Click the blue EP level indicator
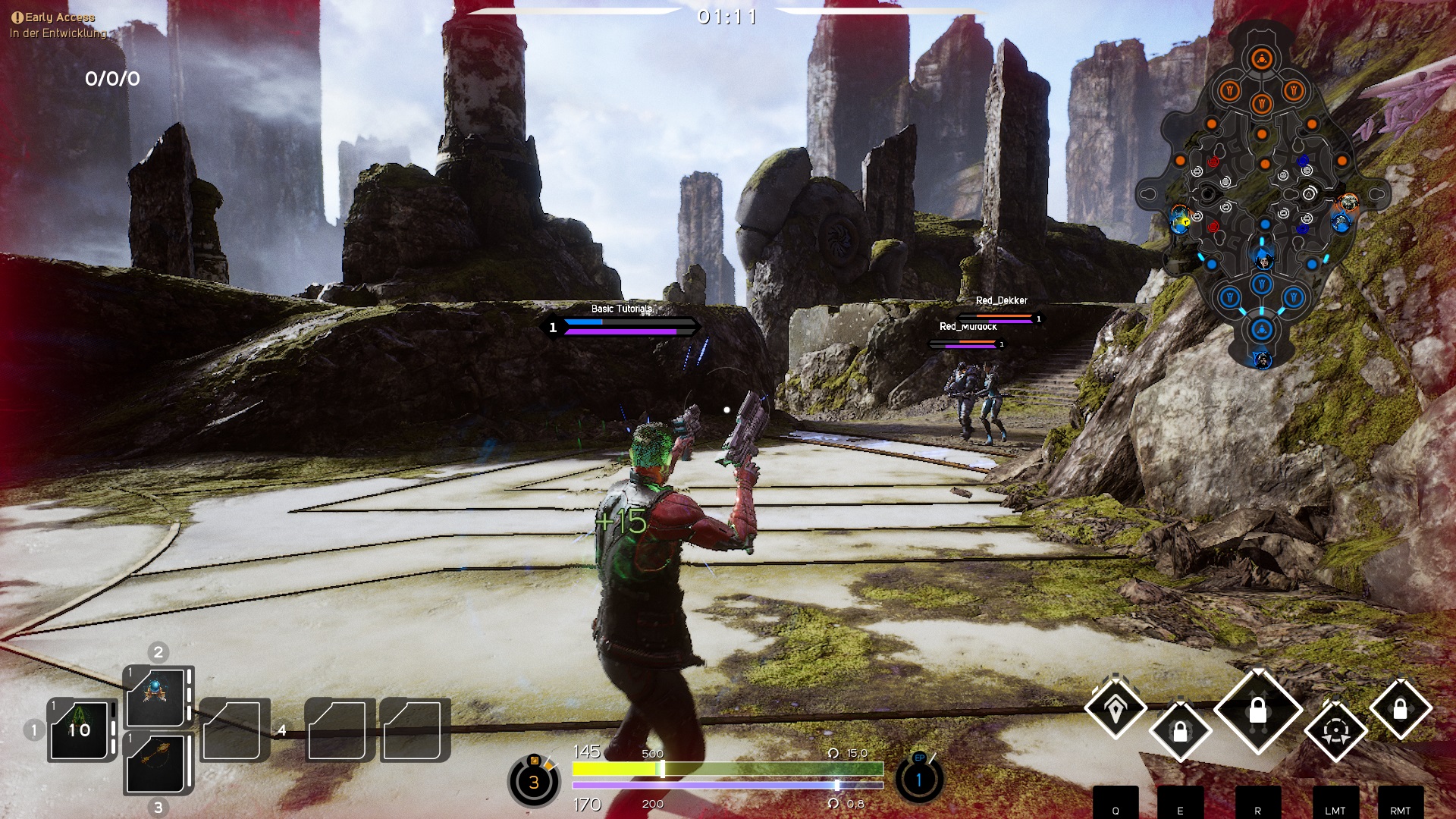The height and width of the screenshot is (819, 1456). (x=919, y=779)
